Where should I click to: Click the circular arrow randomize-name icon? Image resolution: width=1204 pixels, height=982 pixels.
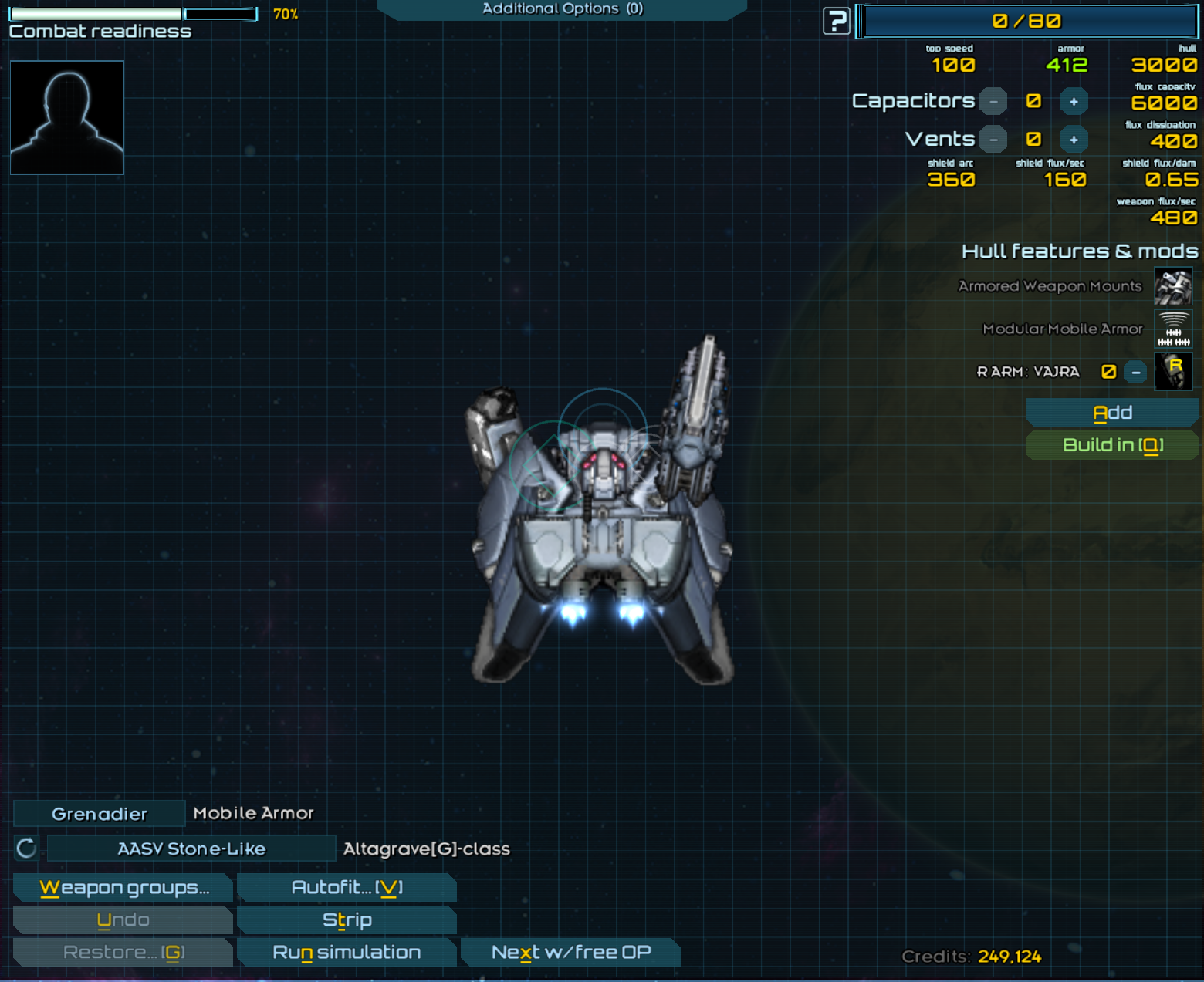pos(26,849)
